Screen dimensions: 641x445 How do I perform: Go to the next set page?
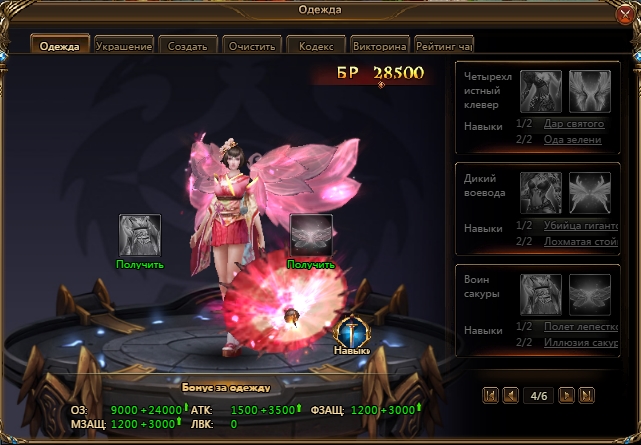[x=566, y=395]
